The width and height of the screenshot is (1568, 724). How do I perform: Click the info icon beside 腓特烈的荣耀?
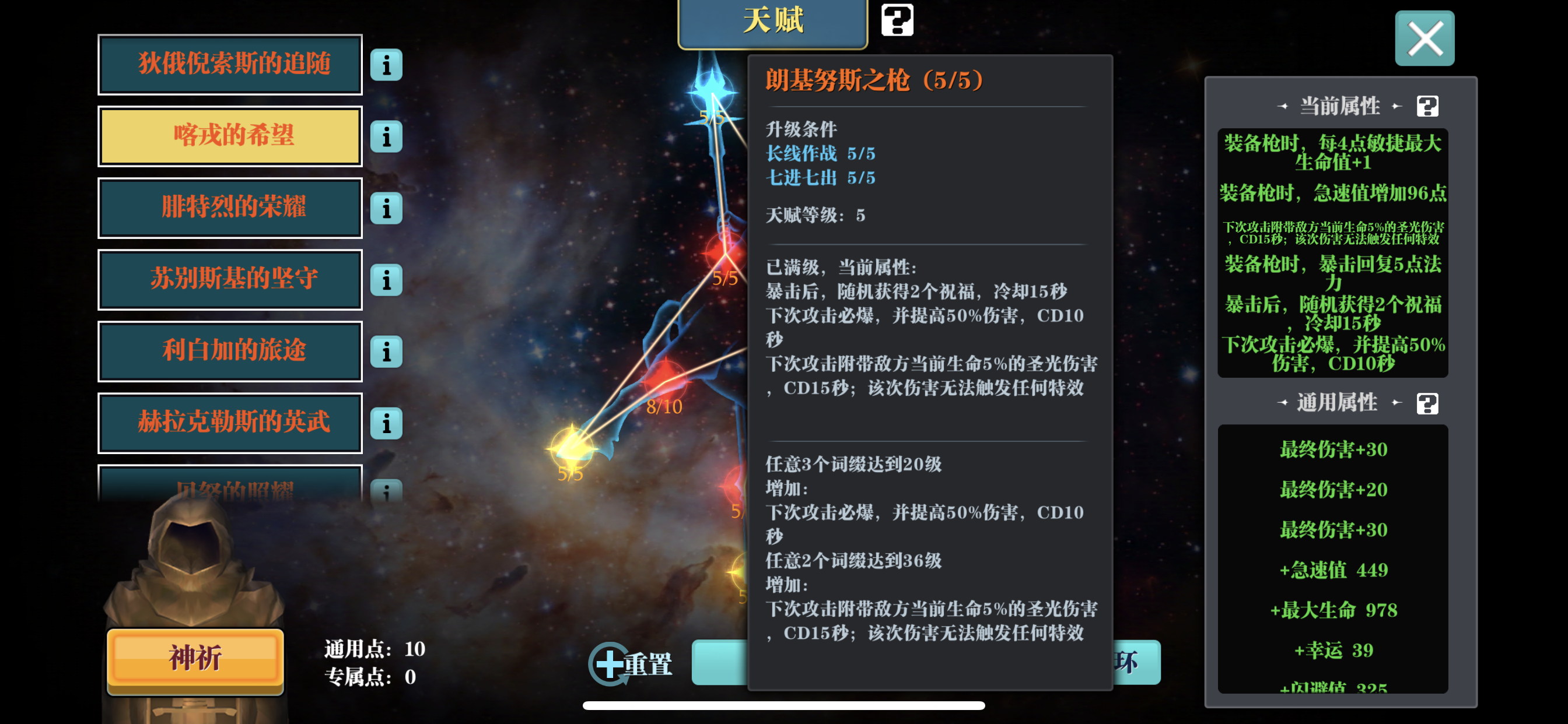tap(386, 208)
